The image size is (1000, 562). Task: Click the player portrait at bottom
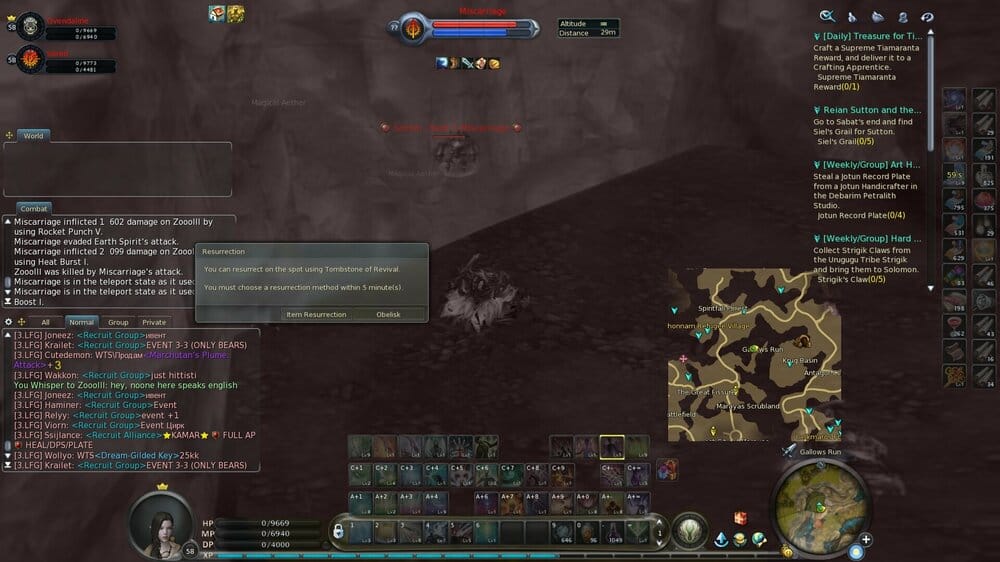pyautogui.click(x=162, y=520)
